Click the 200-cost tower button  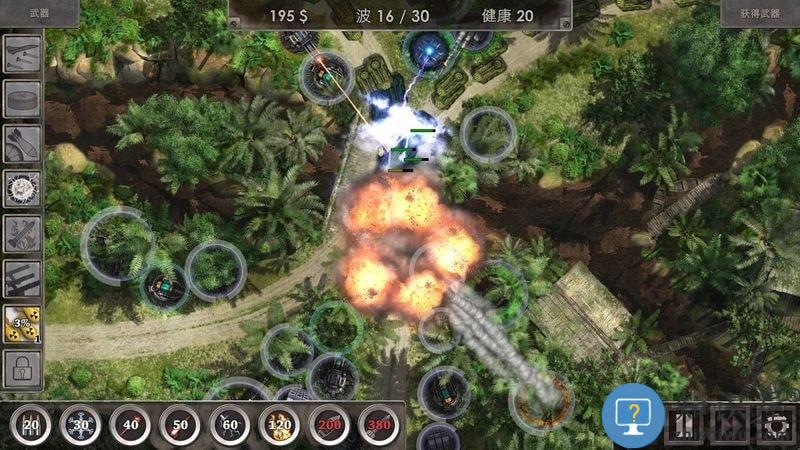click(x=330, y=425)
